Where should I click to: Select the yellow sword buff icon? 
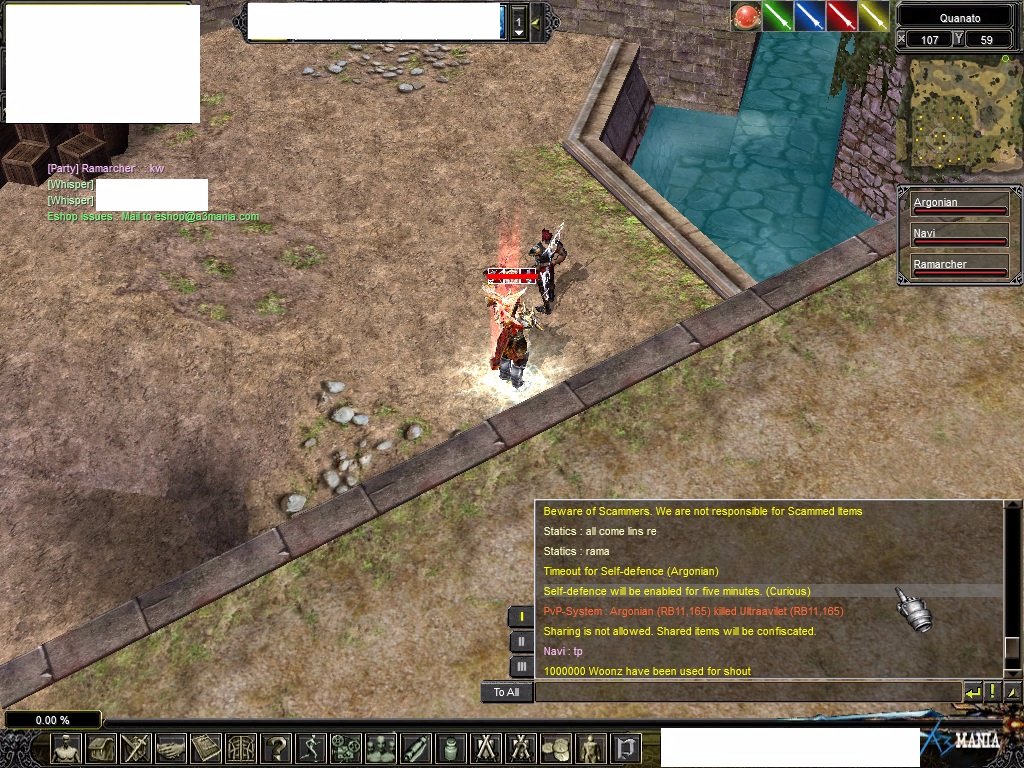point(874,16)
